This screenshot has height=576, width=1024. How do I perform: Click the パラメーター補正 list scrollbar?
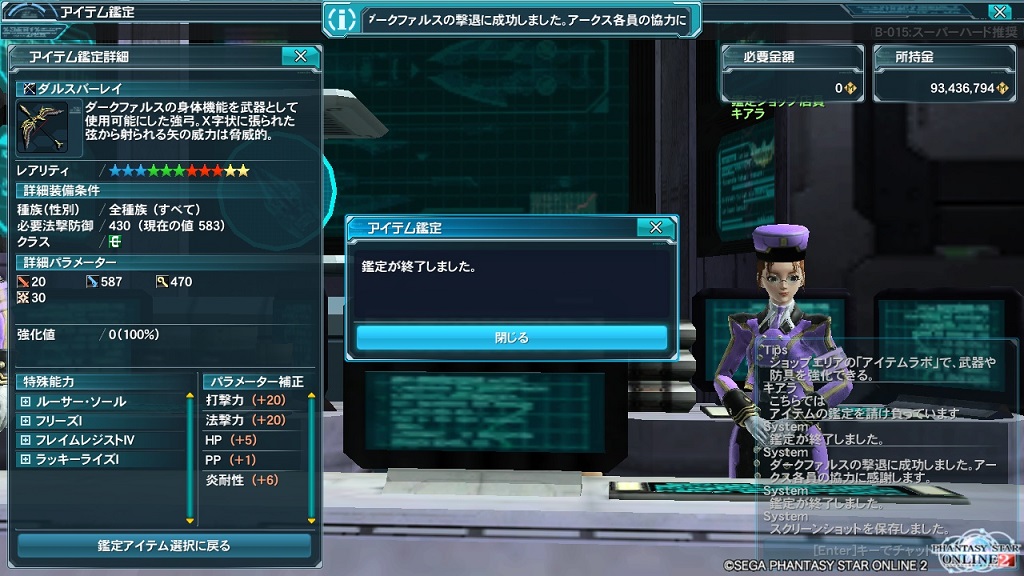point(311,458)
